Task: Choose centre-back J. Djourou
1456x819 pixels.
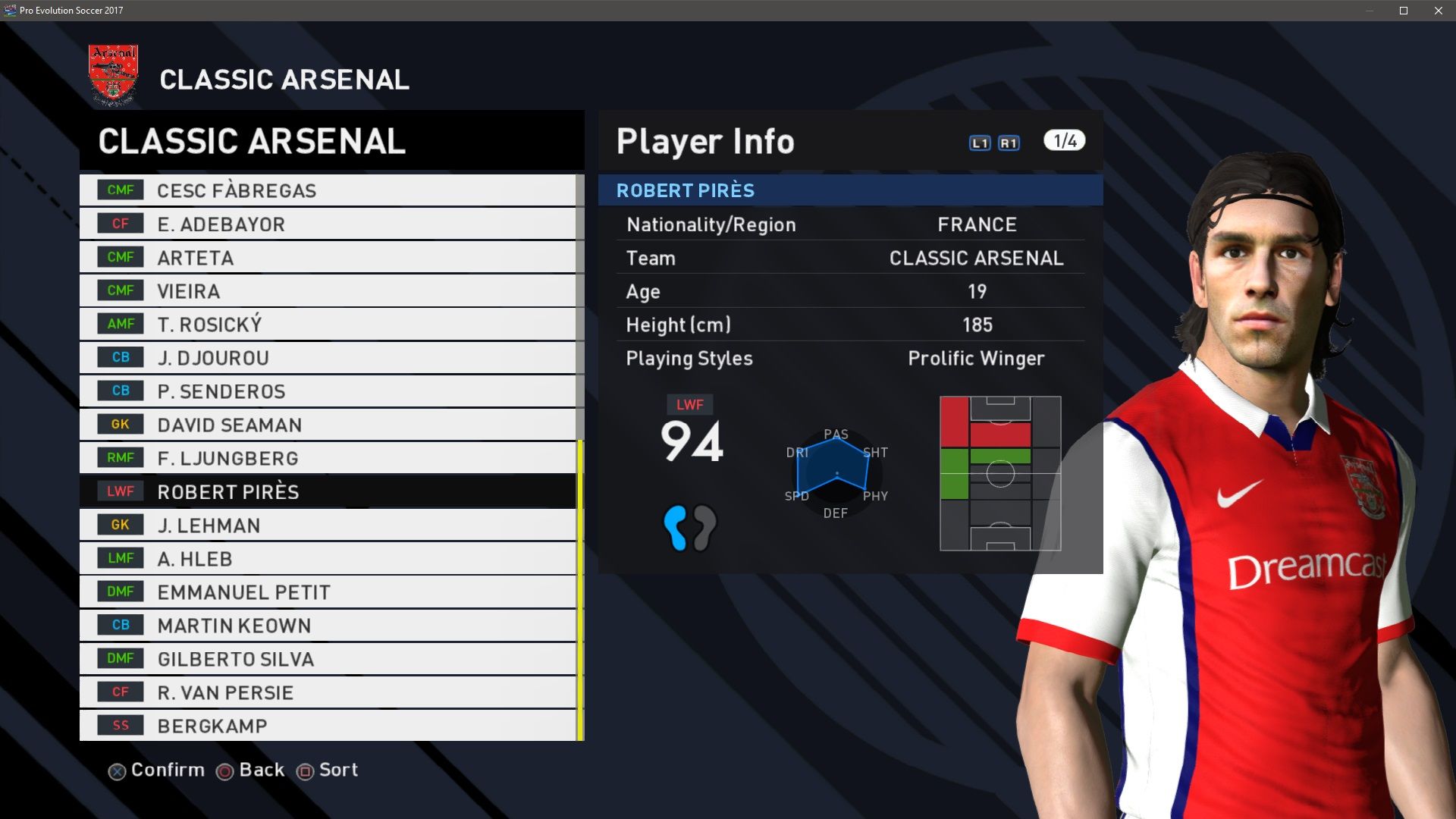Action: (x=328, y=357)
